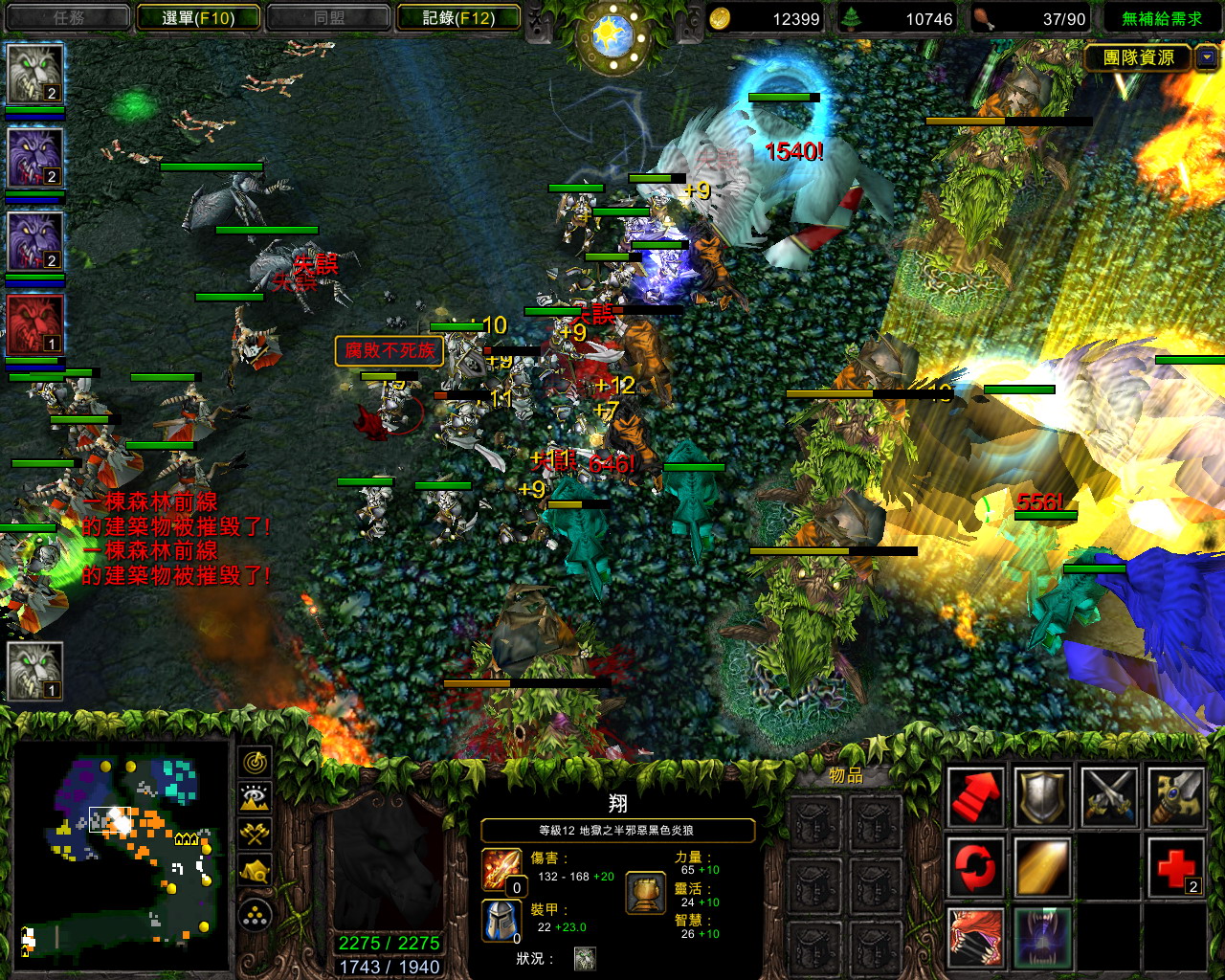Issue the Move command with the red arrow

975,796
